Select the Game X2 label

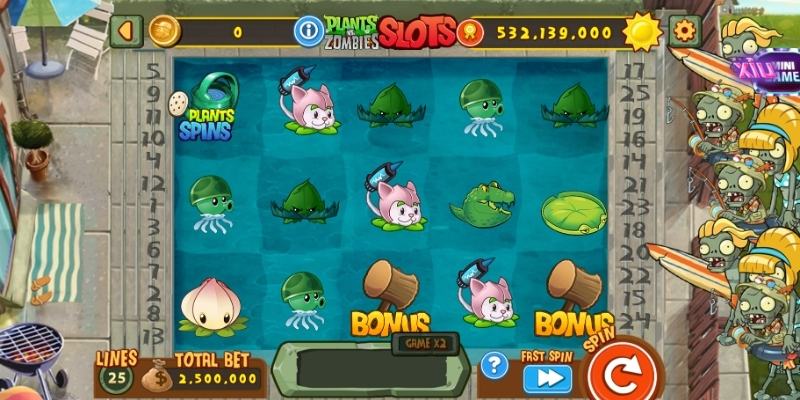[424, 343]
